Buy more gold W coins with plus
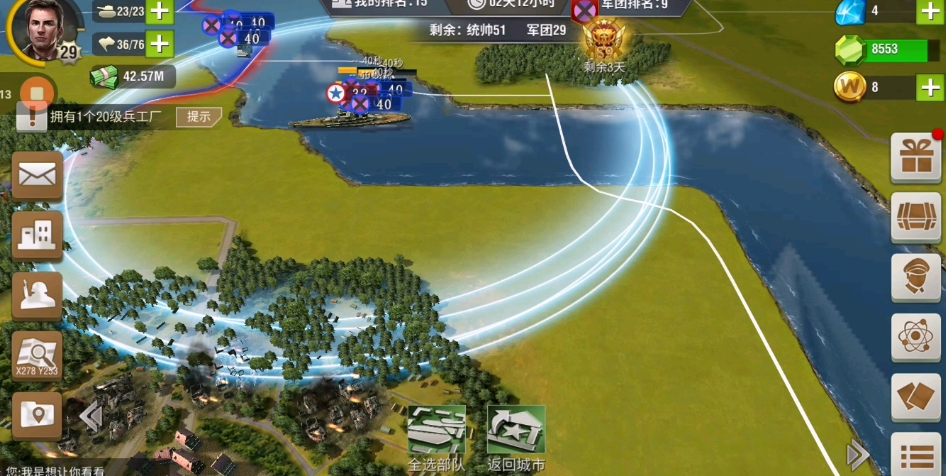This screenshot has height=476, width=946. click(929, 87)
